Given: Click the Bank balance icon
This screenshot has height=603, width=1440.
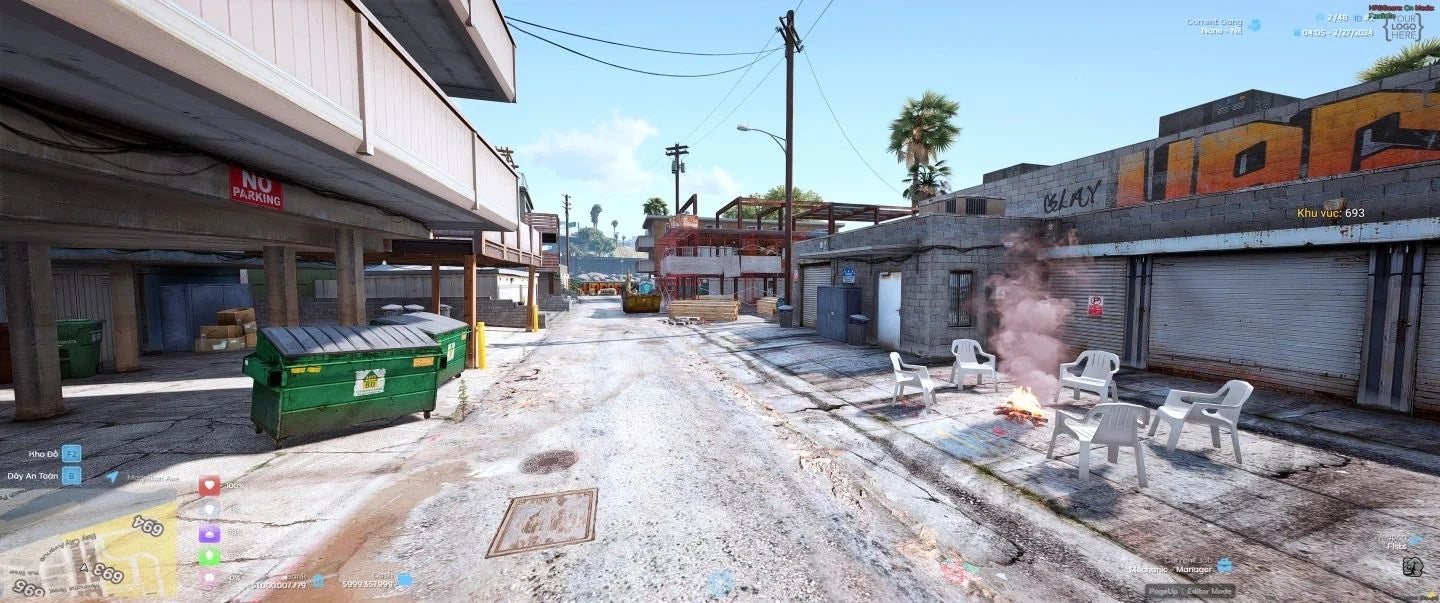Looking at the screenshot, I should pos(318,580).
